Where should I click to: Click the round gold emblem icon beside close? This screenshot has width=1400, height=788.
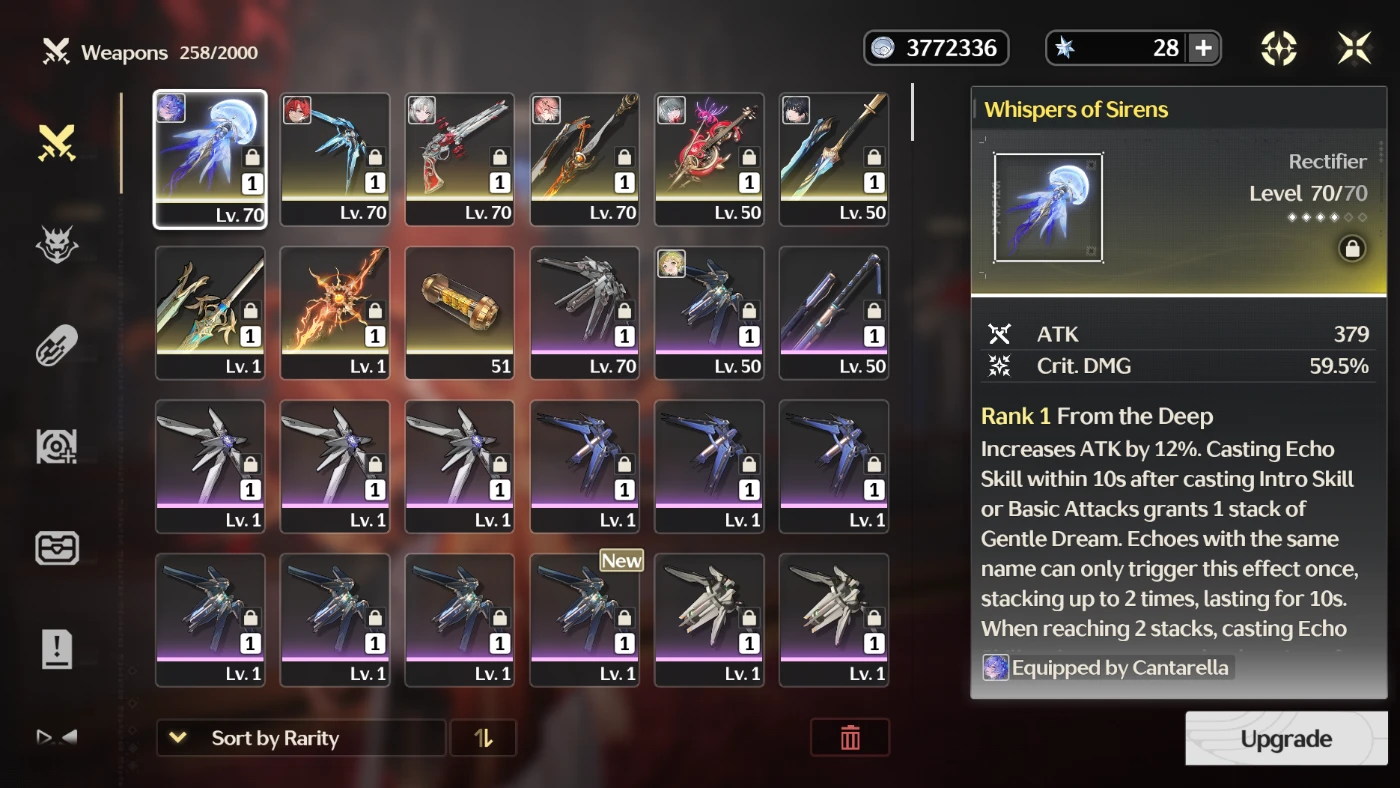[x=1279, y=48]
